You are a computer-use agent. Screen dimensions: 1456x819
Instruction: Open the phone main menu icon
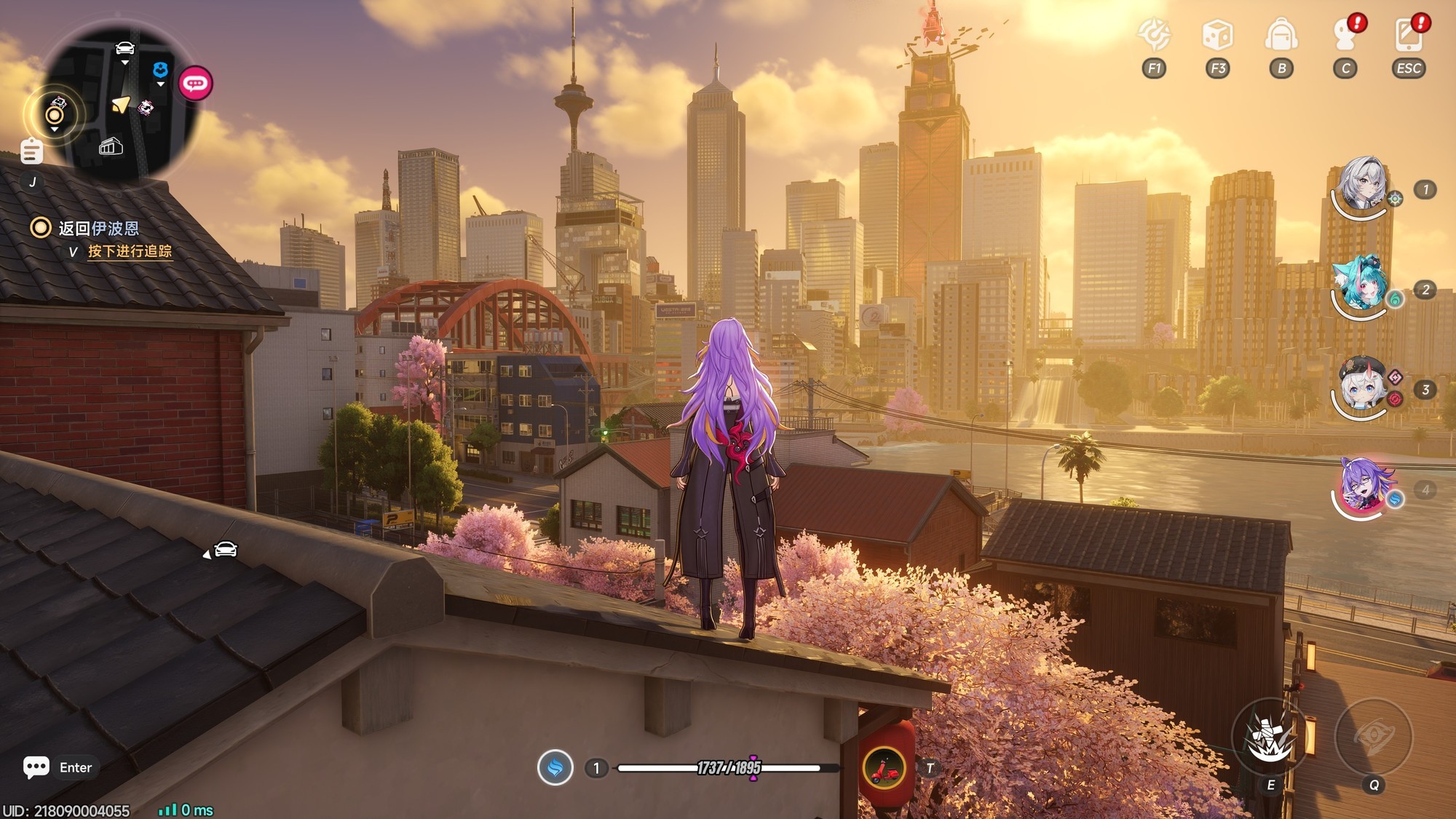(x=1408, y=35)
